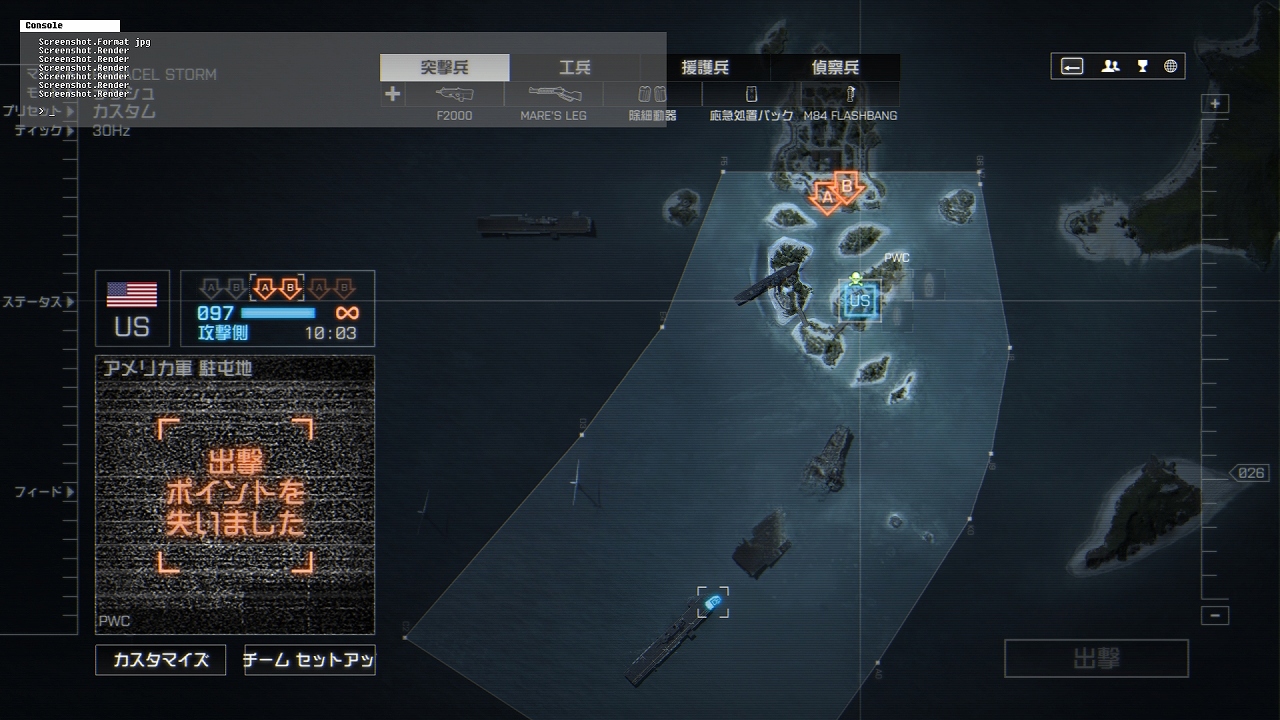Image resolution: width=1280 pixels, height=720 pixels.
Task: Click the MARE'S LEG sidearm slot
Action: [x=553, y=95]
